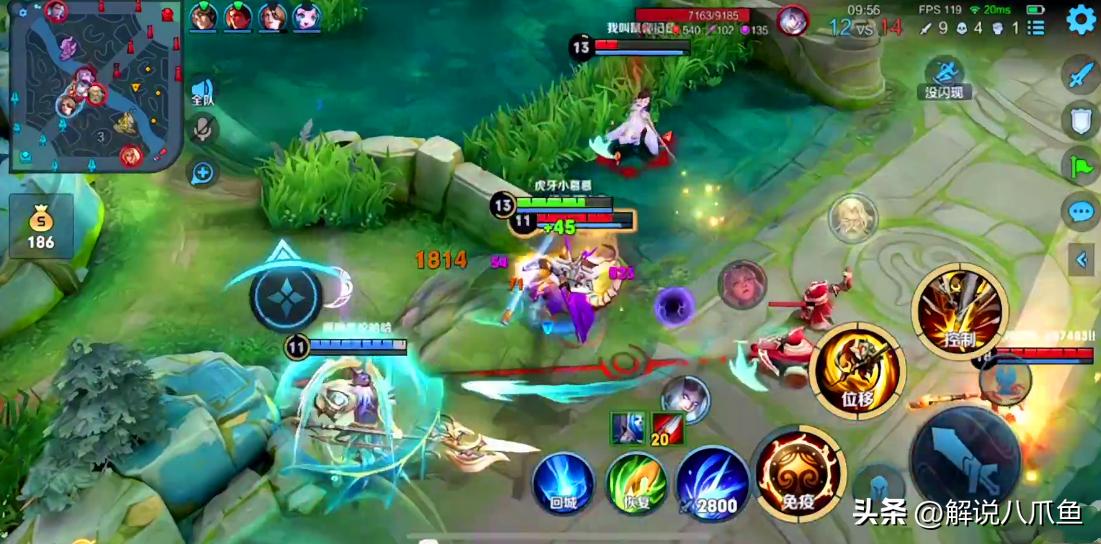Viewport: 1101px width, 544px height.
Task: Send the 没闪现 no-flash signal
Action: (x=945, y=78)
